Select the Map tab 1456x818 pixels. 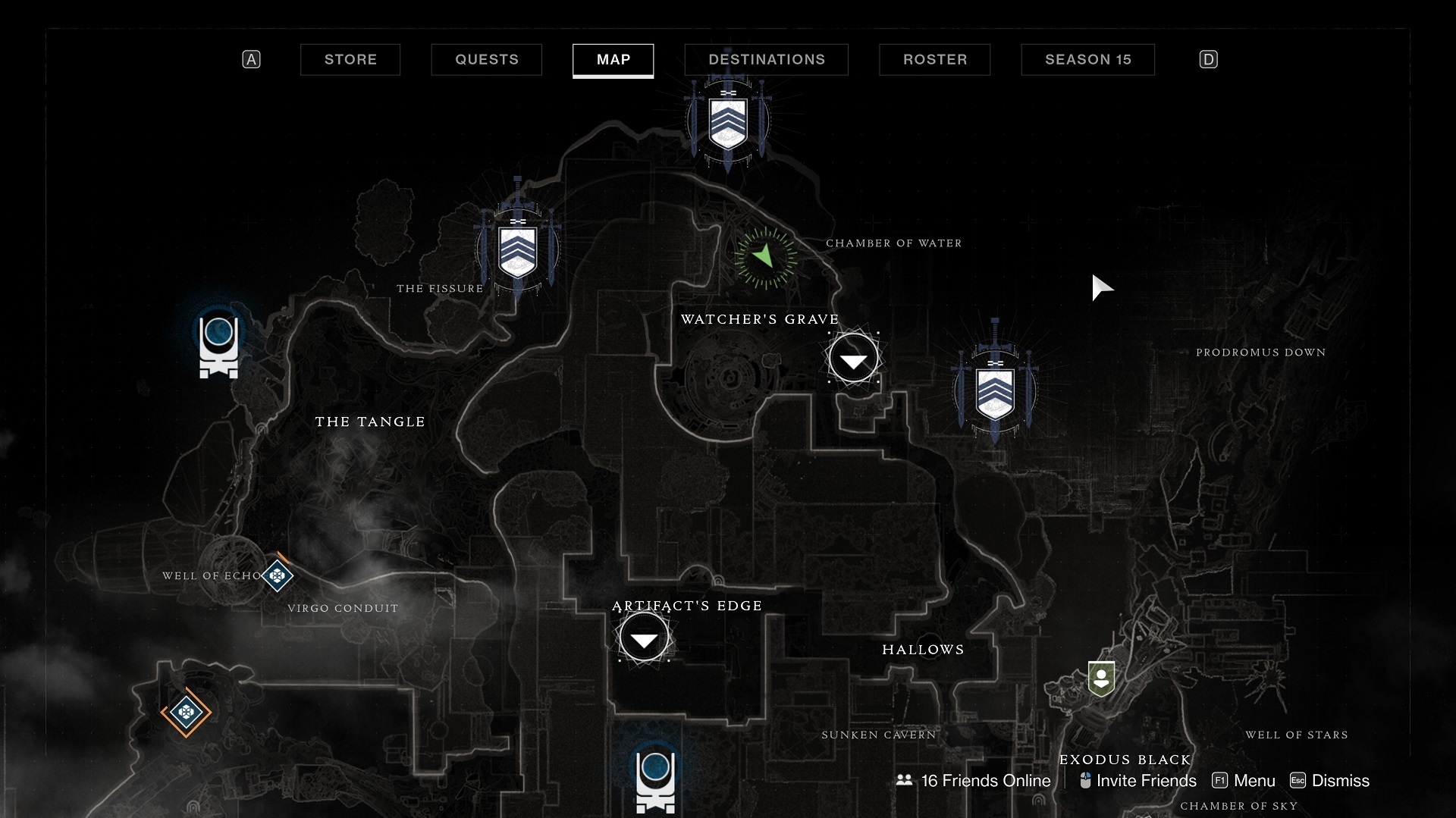[613, 60]
